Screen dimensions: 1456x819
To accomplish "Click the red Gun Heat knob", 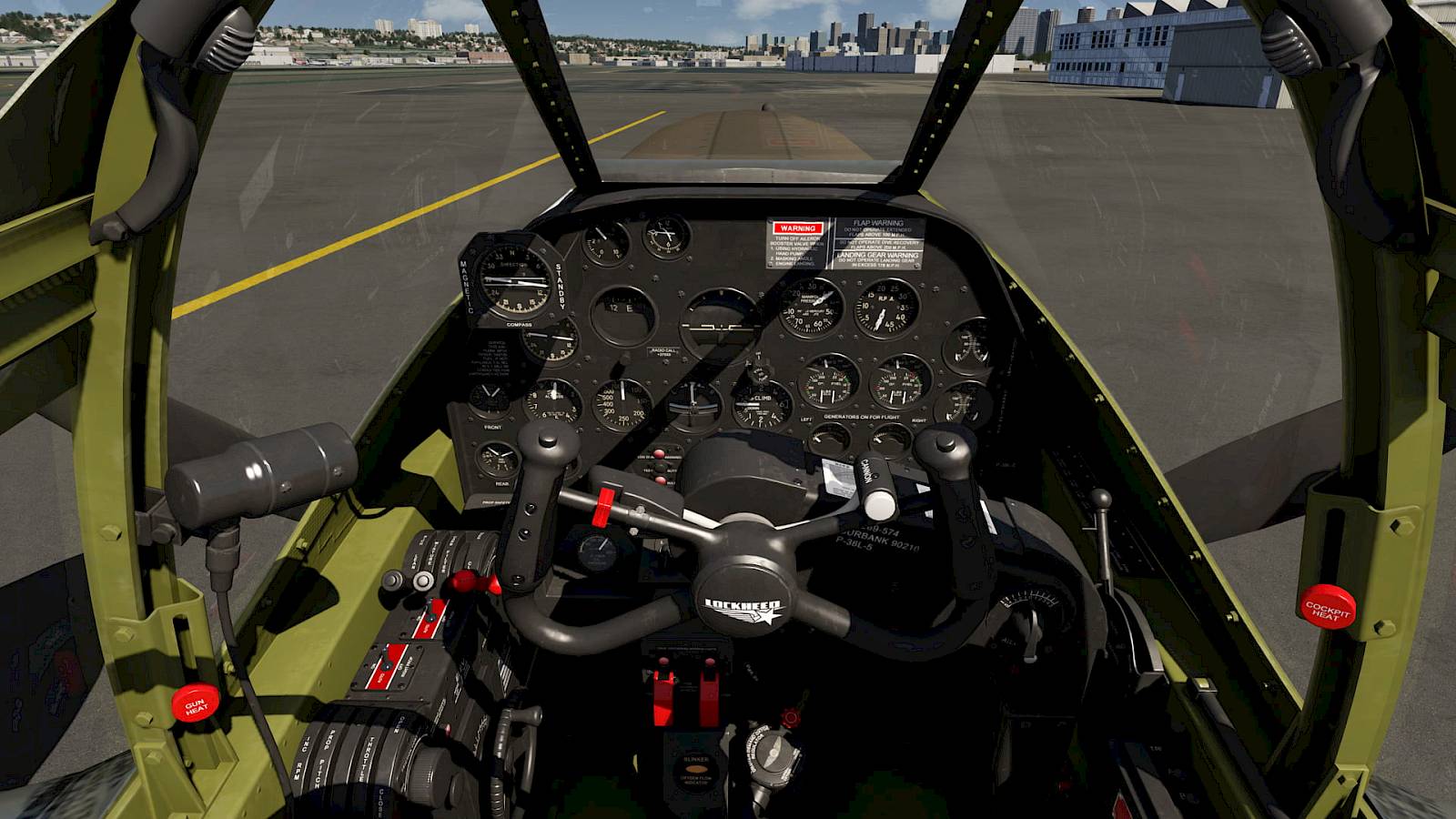I will tap(196, 702).
